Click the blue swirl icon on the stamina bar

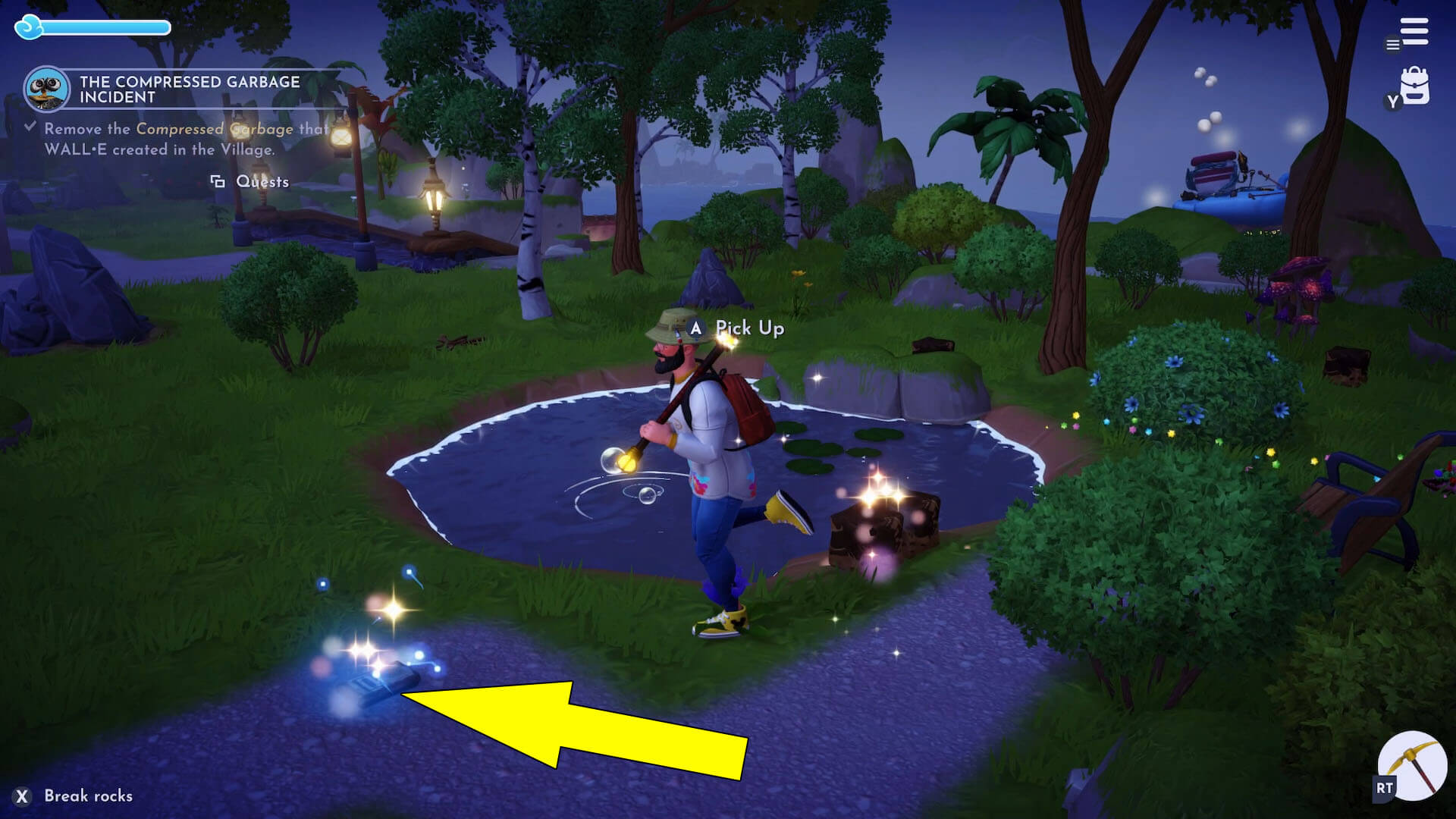pos(28,27)
